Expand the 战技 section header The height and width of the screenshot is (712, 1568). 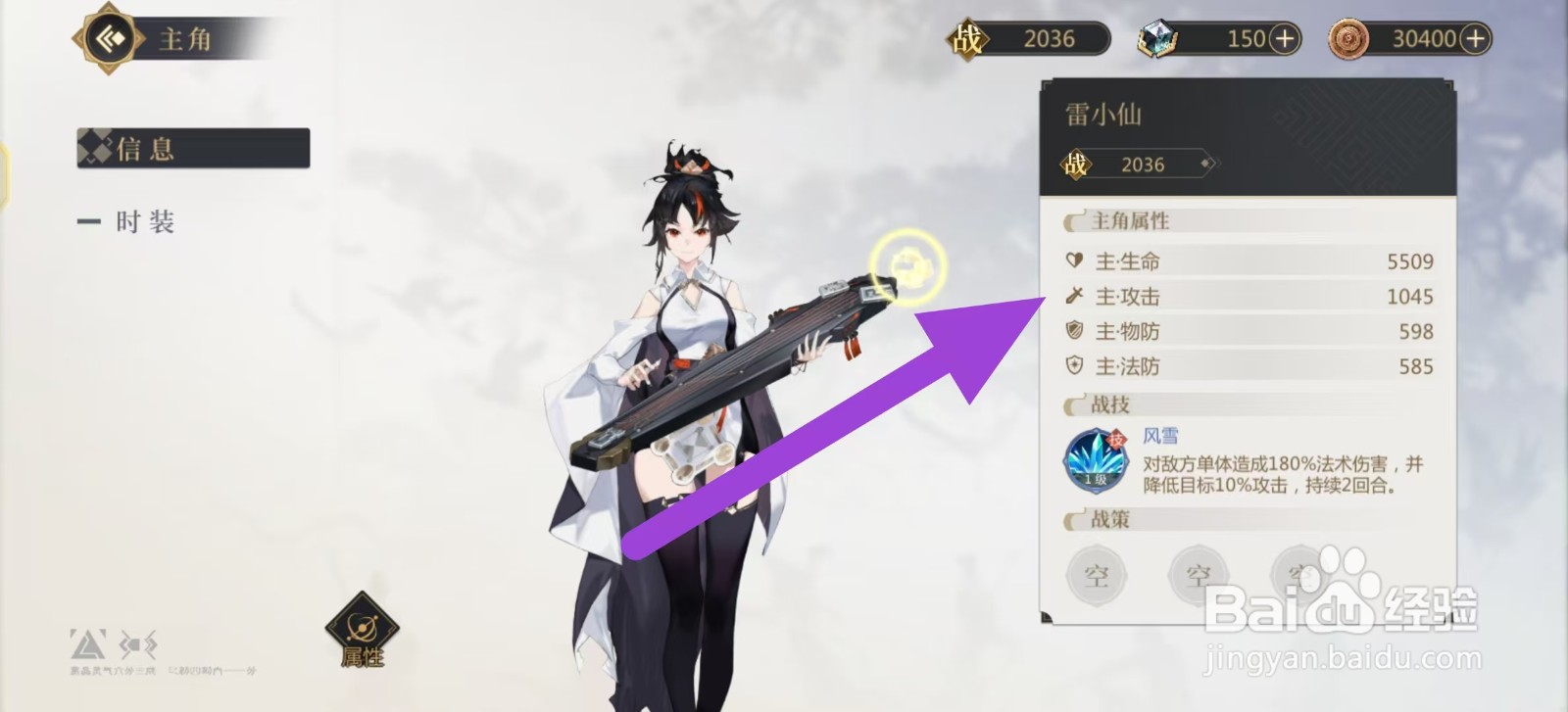pos(1110,404)
